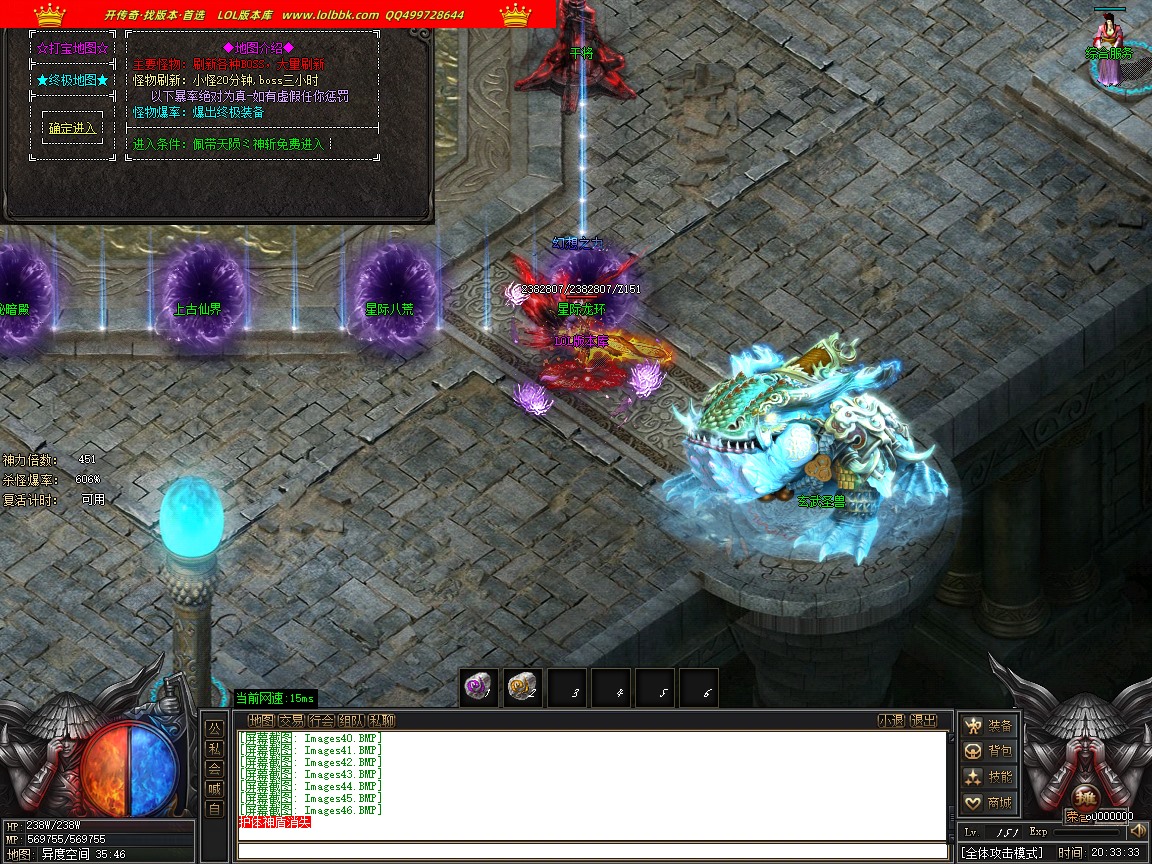Open the 地图 map button
Image resolution: width=1152 pixels, height=864 pixels.
[261, 720]
